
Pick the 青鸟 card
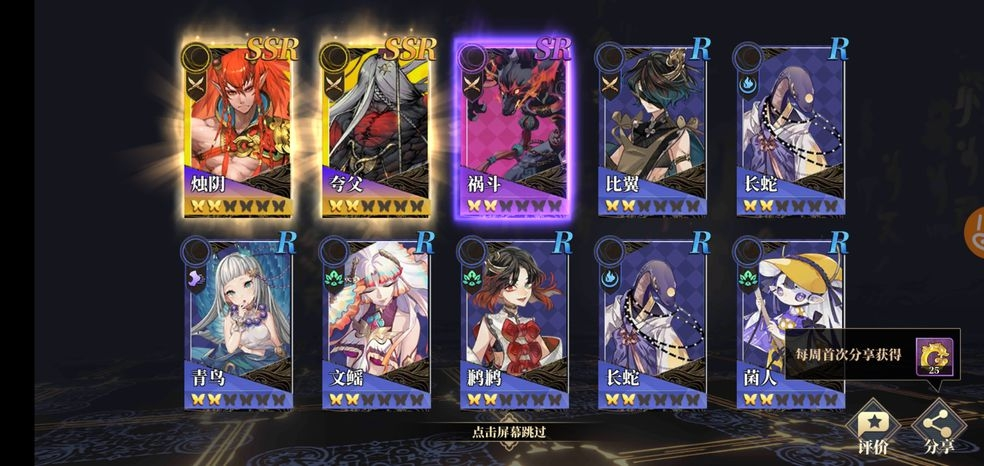(x=240, y=320)
